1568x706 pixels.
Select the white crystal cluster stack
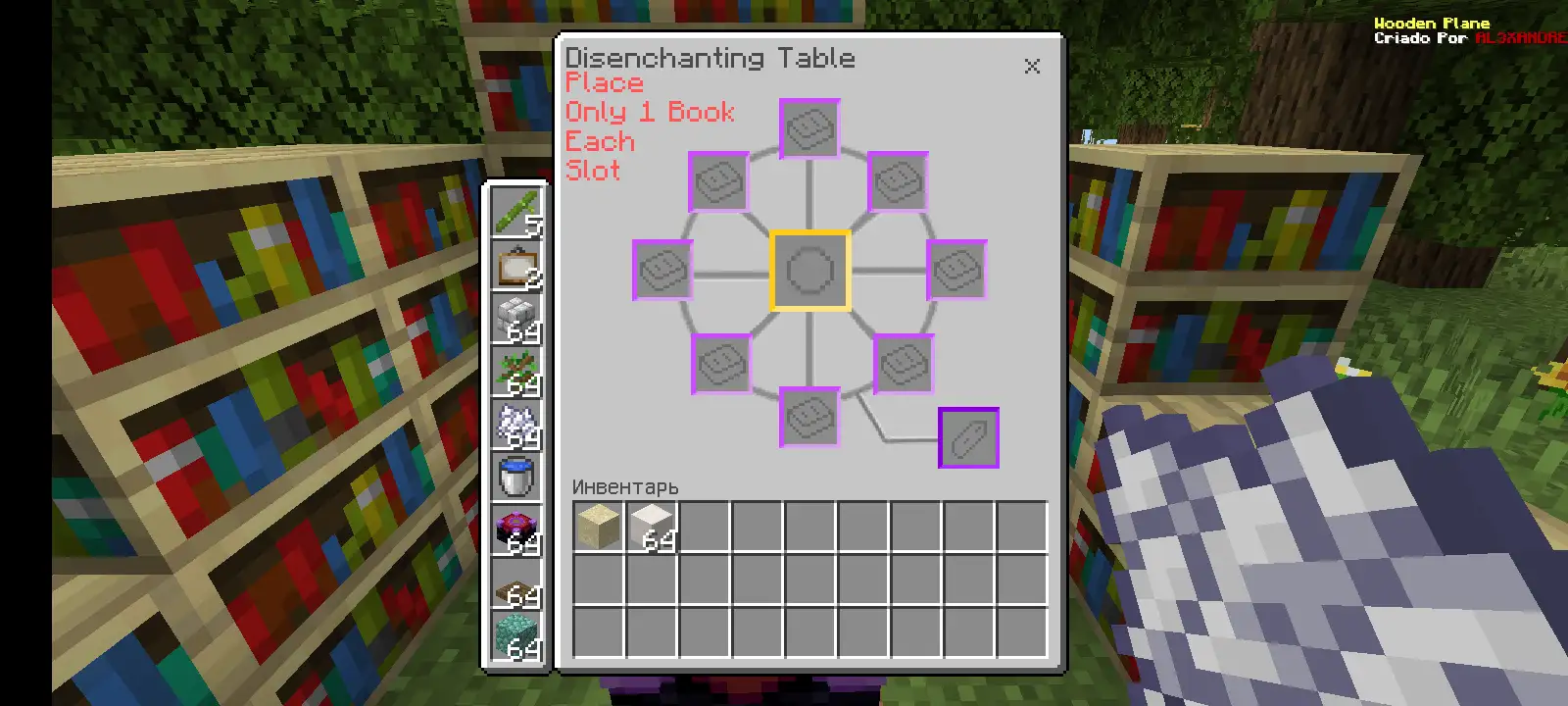516,425
